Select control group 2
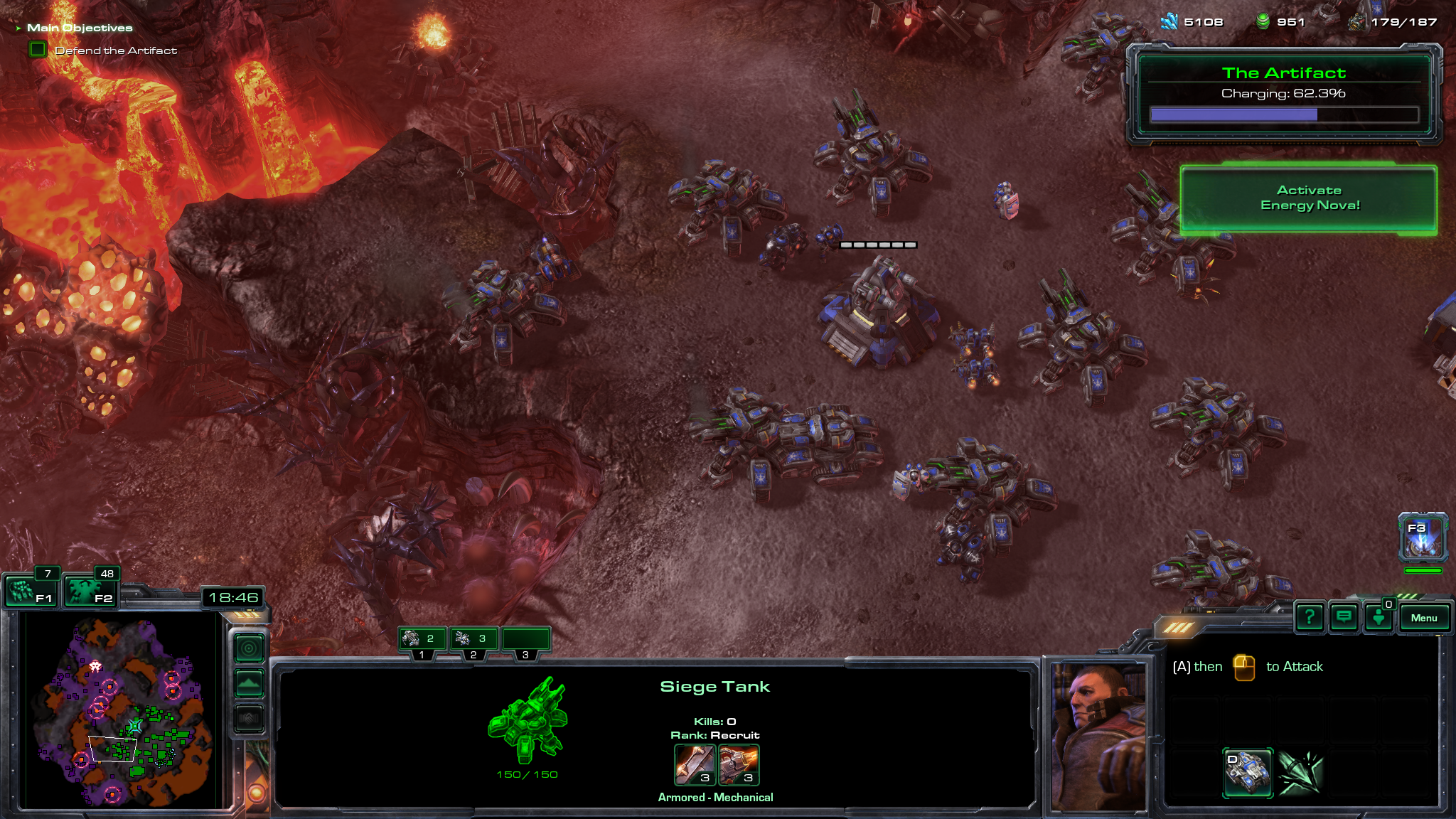This screenshot has width=1456, height=819. coord(474,640)
